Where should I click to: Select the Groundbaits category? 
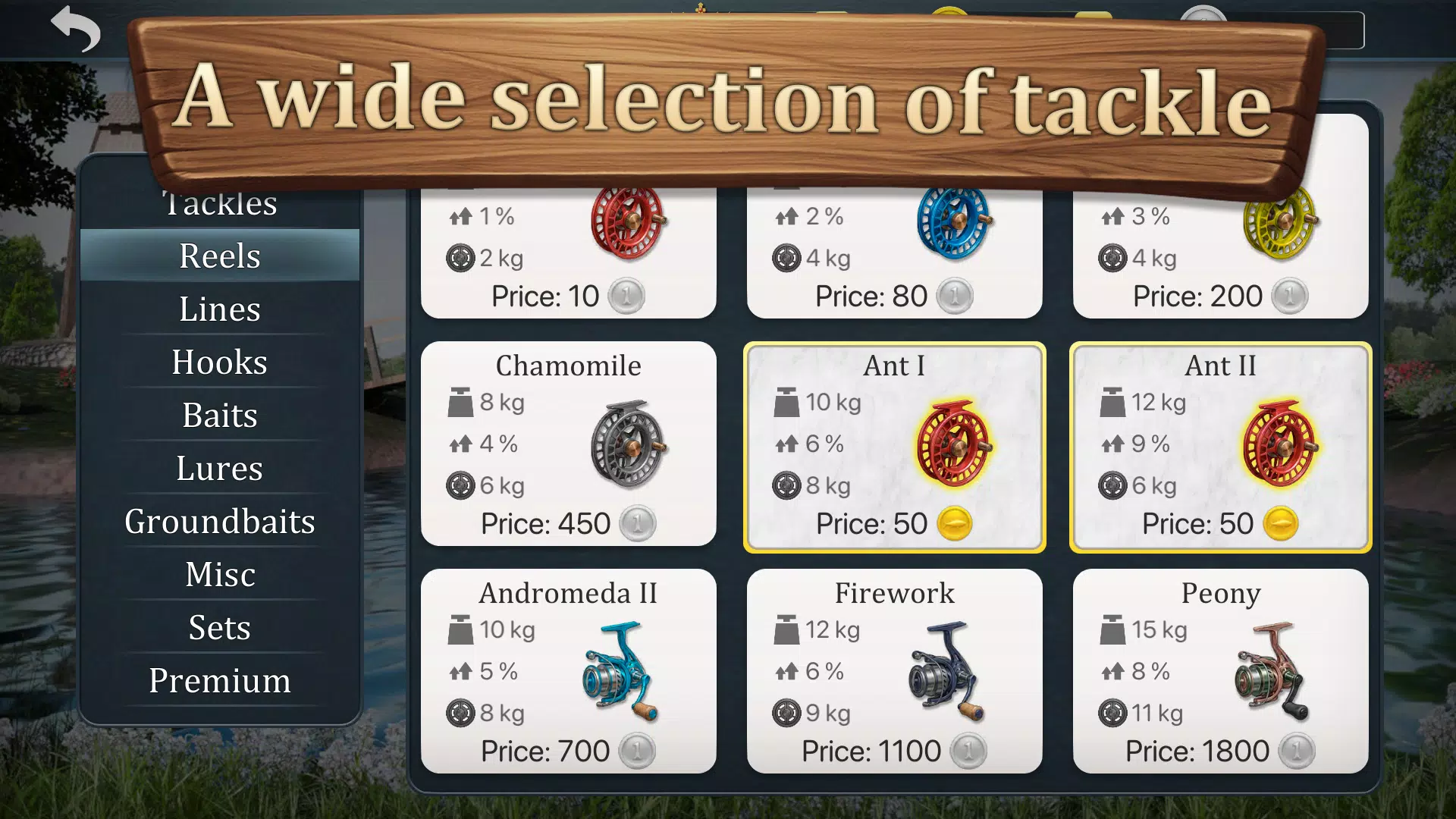pyautogui.click(x=220, y=522)
